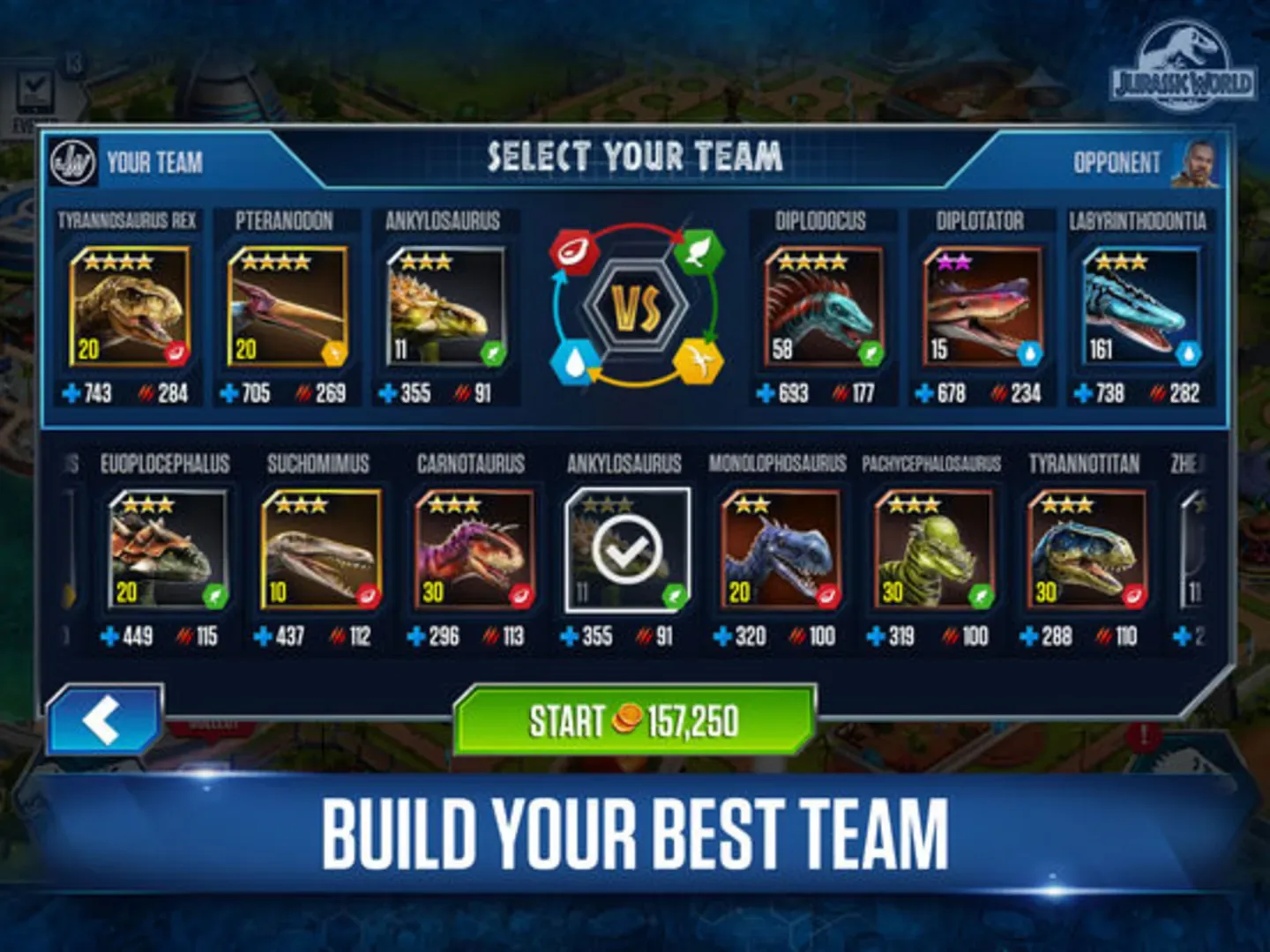
Task: Open the Opponent tab
Action: [x=1116, y=160]
